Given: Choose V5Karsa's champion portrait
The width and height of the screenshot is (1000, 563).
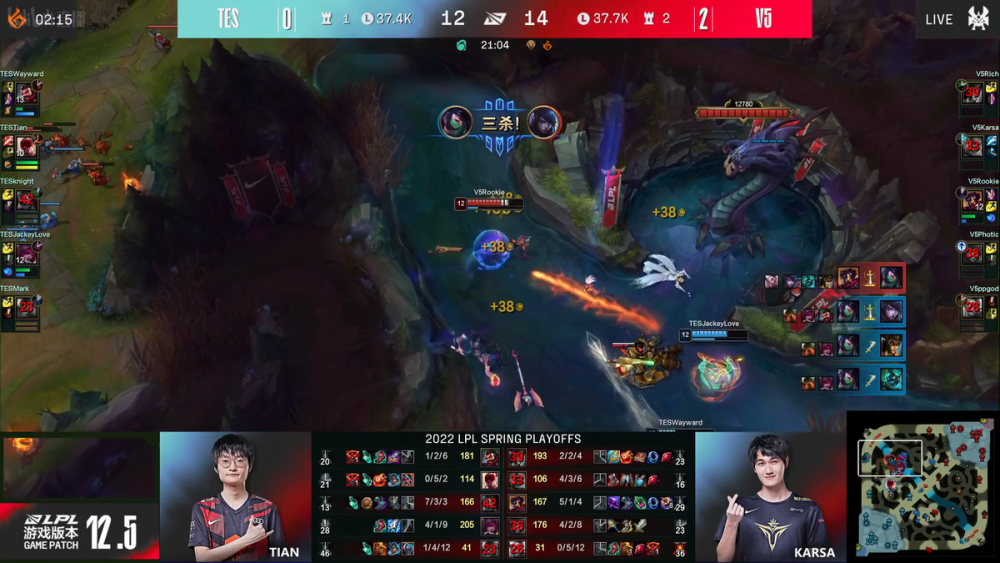Looking at the screenshot, I should tap(972, 148).
